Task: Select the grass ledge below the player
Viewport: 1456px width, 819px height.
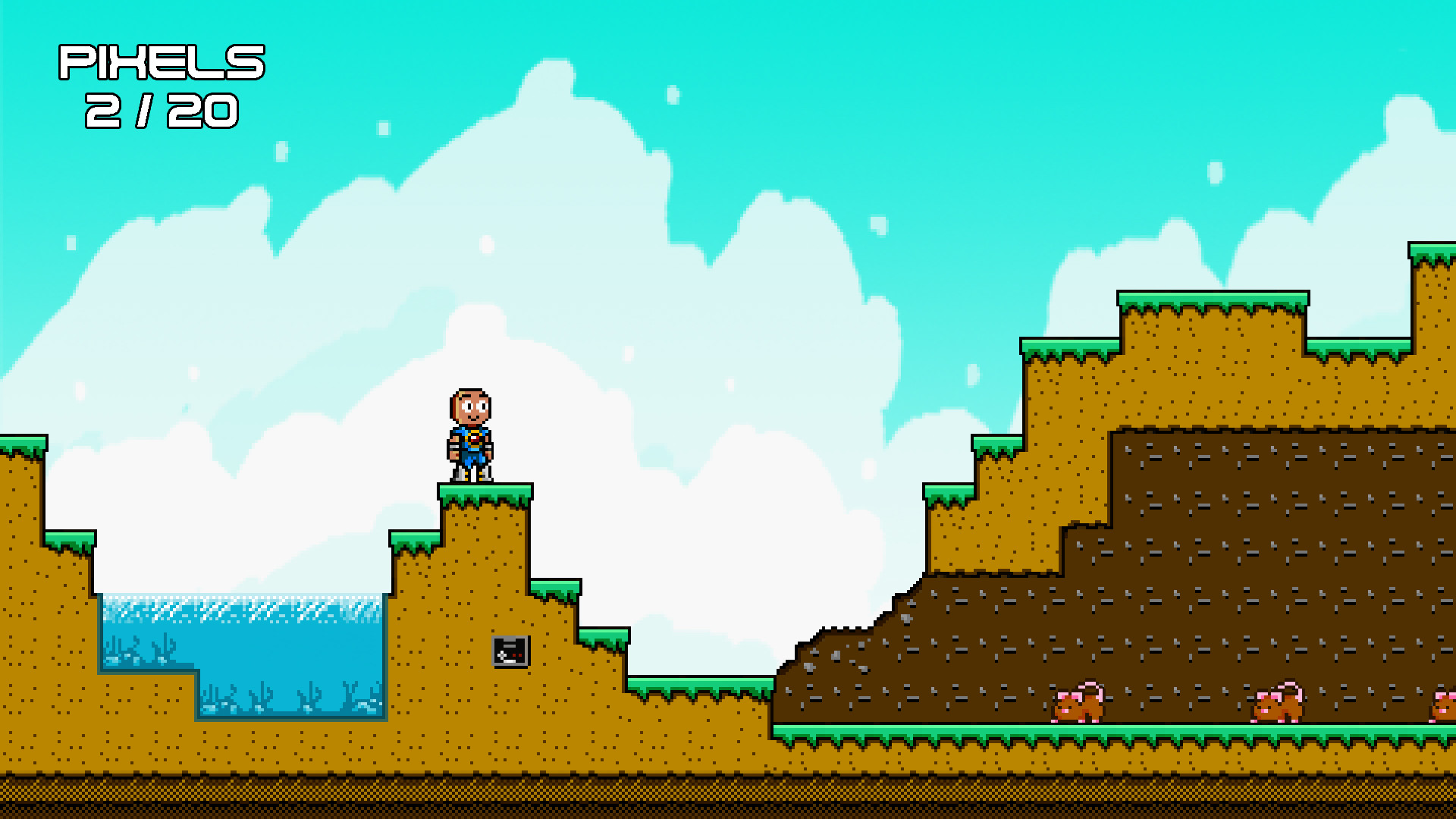Action: click(x=485, y=493)
